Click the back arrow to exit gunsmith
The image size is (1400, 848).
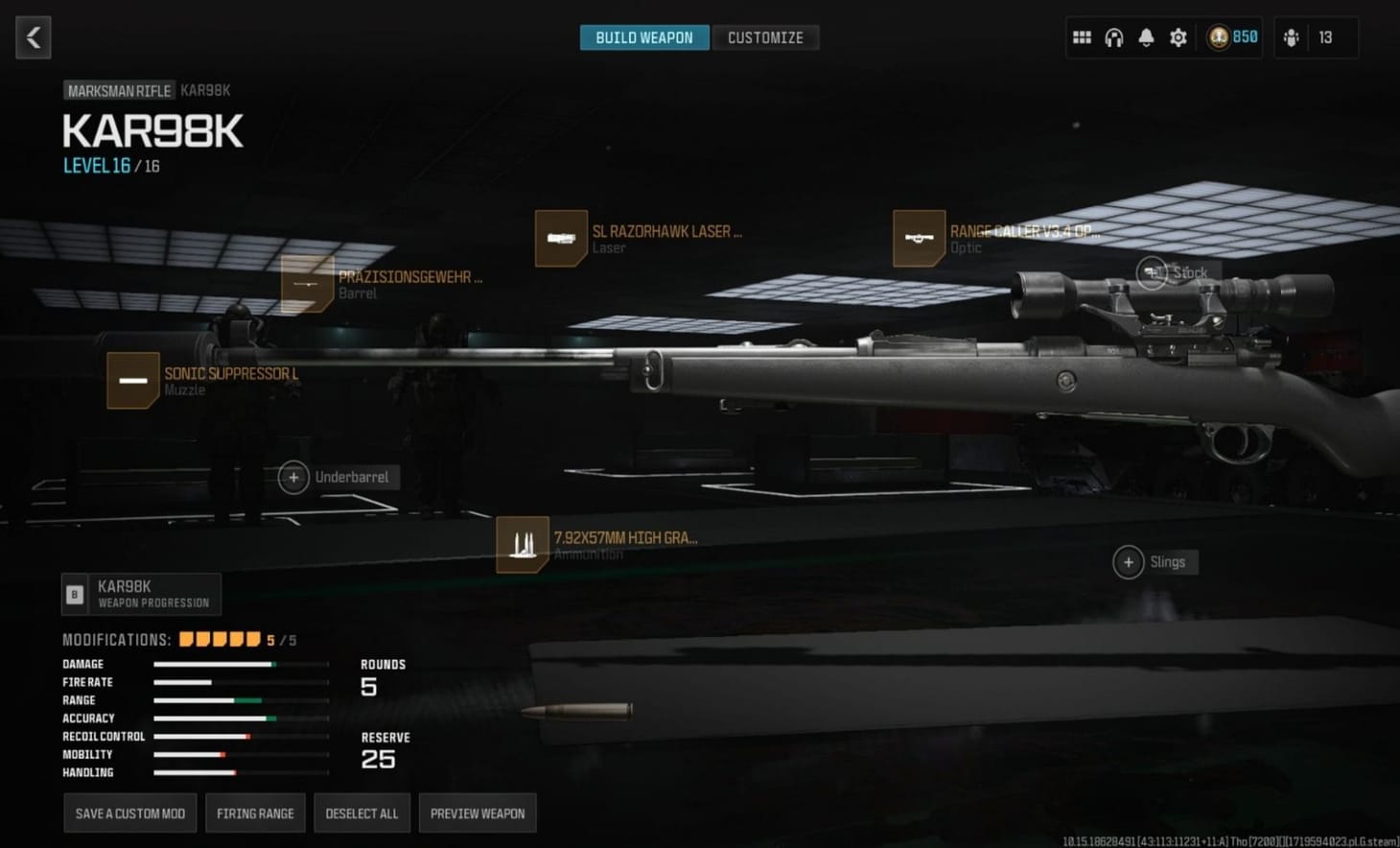tap(33, 37)
